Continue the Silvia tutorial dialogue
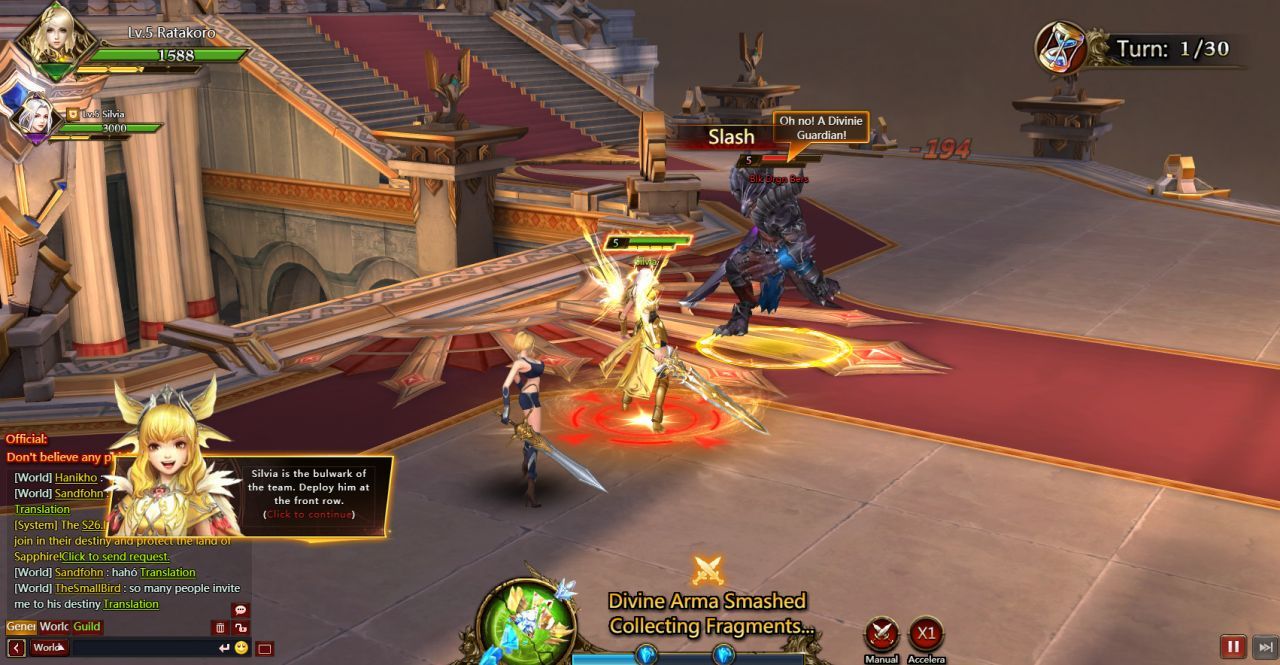 (309, 514)
